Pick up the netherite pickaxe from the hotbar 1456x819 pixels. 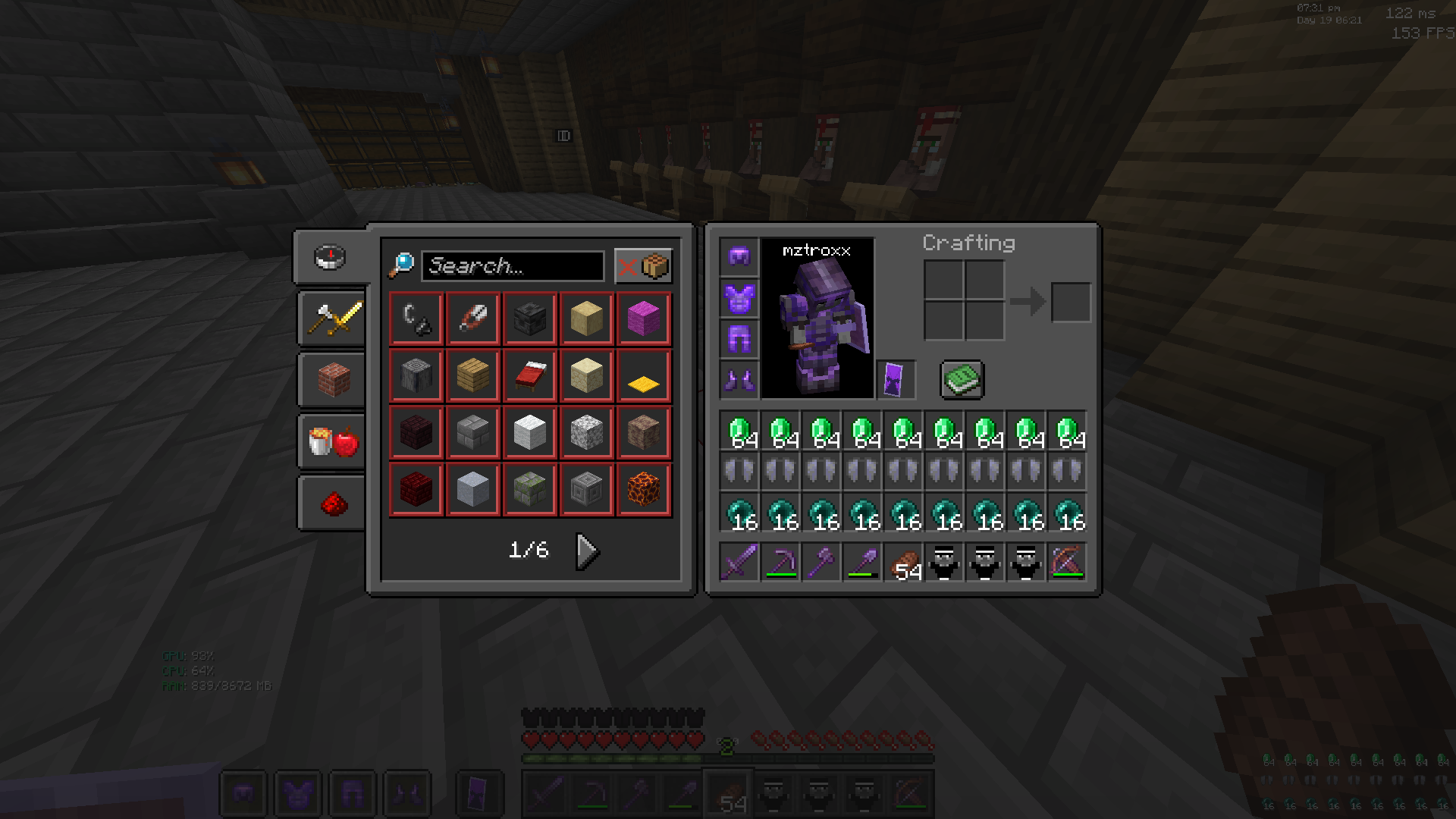tap(780, 563)
